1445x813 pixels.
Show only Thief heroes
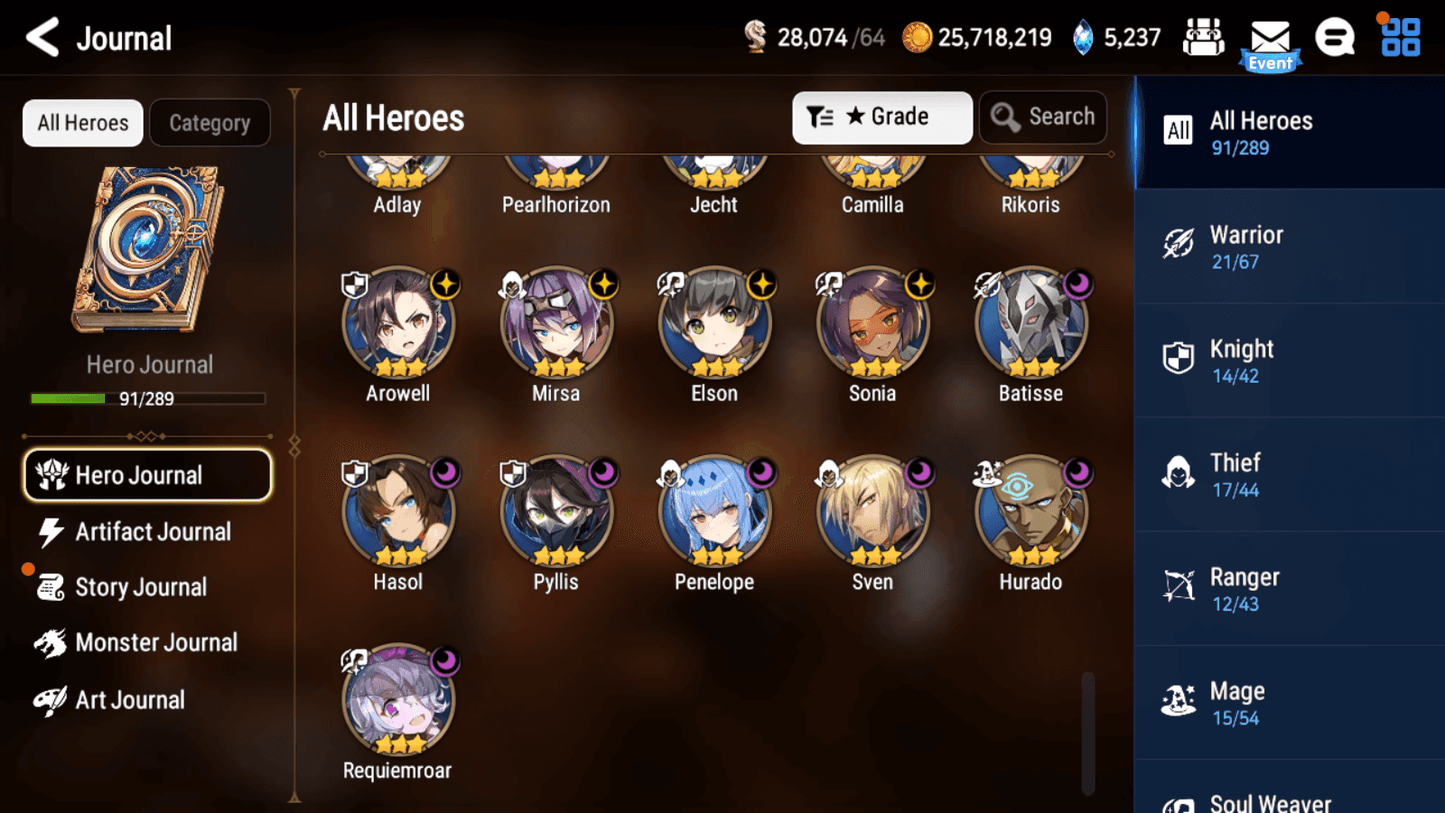click(x=1289, y=475)
